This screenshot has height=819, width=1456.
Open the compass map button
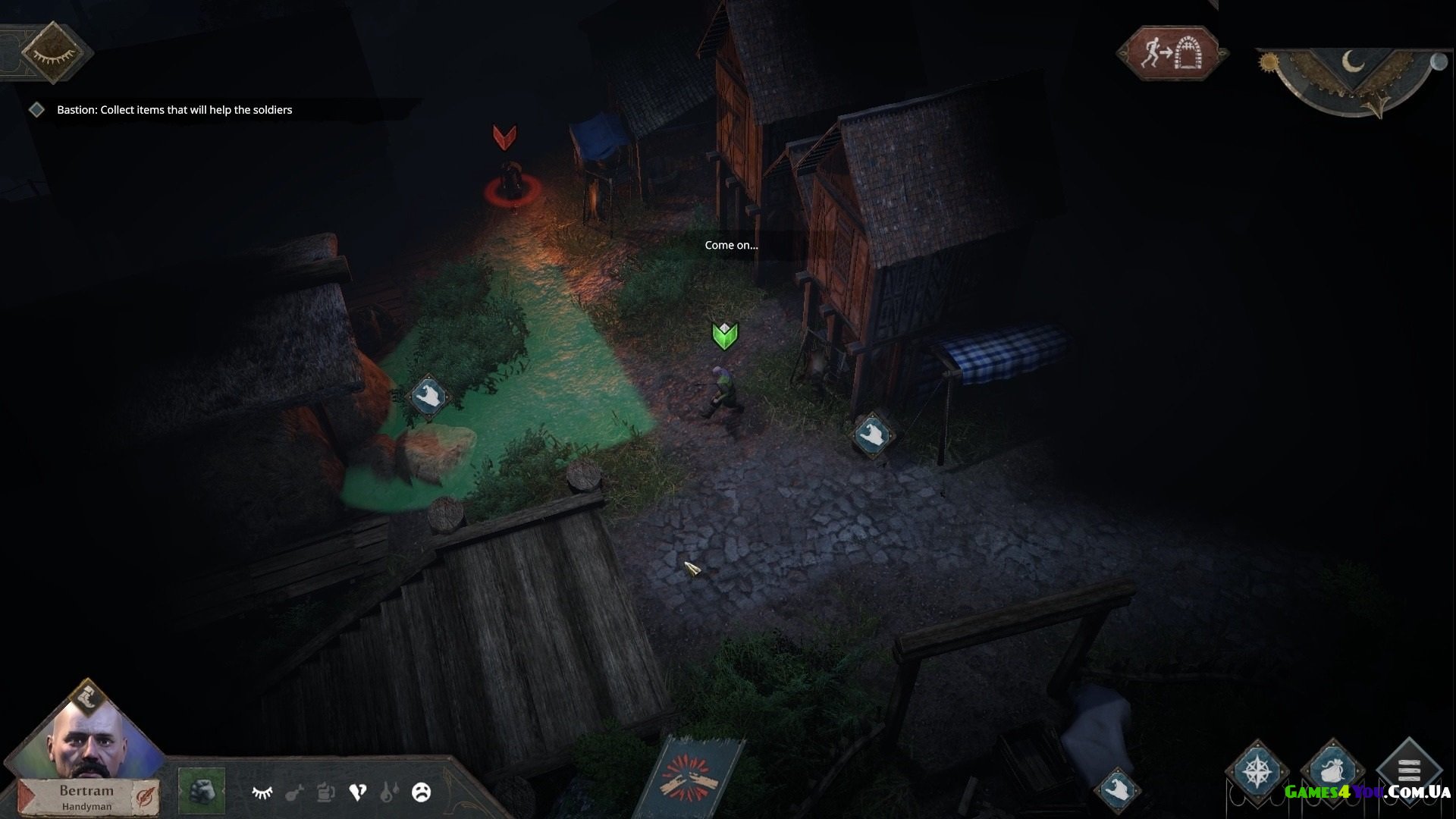coord(1256,770)
